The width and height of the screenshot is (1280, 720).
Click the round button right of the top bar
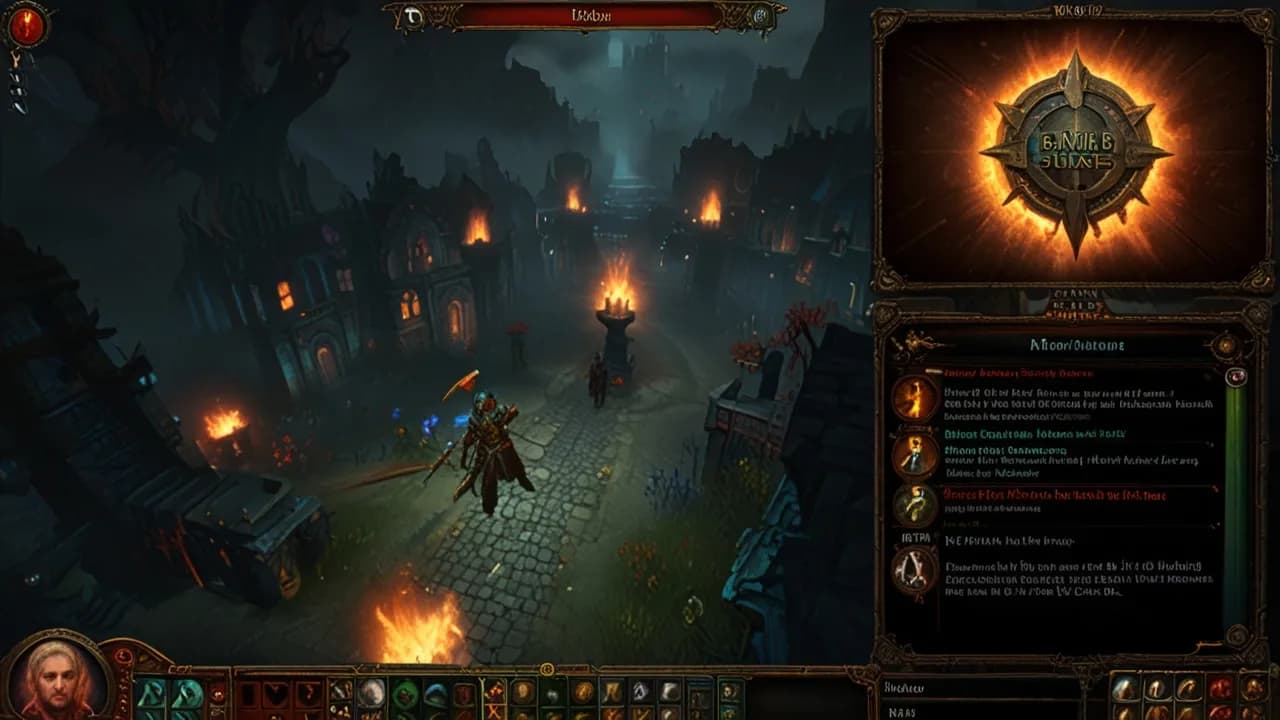760,16
